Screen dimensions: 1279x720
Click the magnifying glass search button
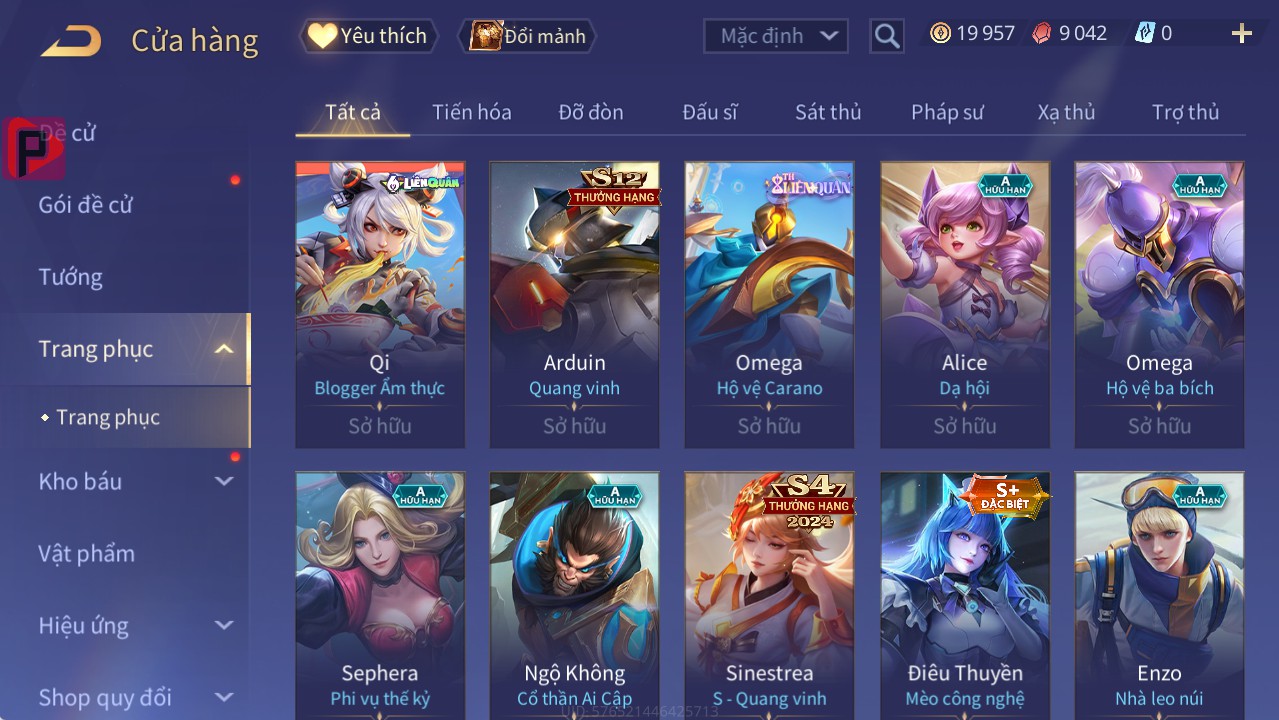886,36
